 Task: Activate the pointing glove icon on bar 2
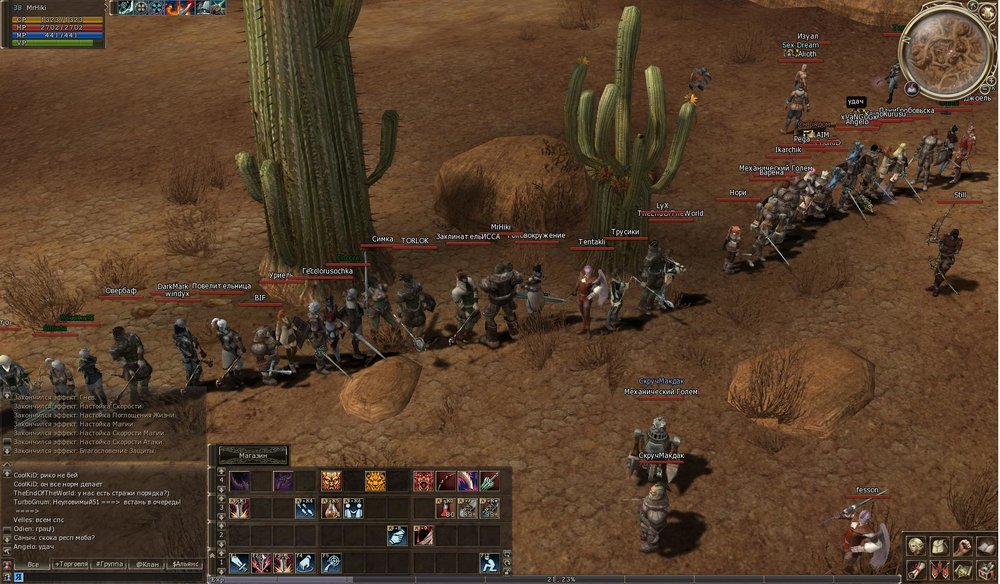[x=397, y=536]
